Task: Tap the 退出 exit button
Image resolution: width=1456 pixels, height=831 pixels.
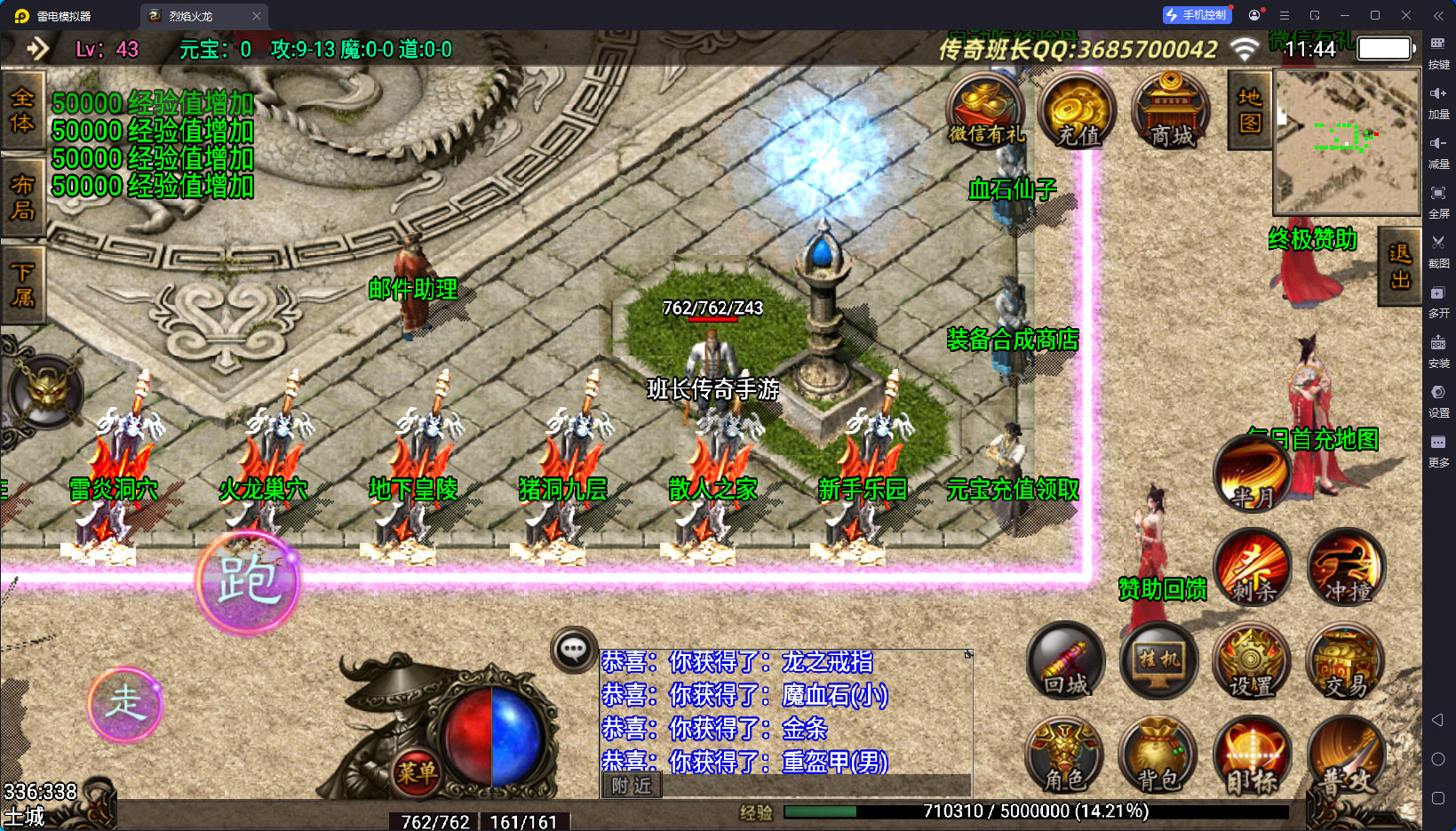Action: (x=1399, y=266)
